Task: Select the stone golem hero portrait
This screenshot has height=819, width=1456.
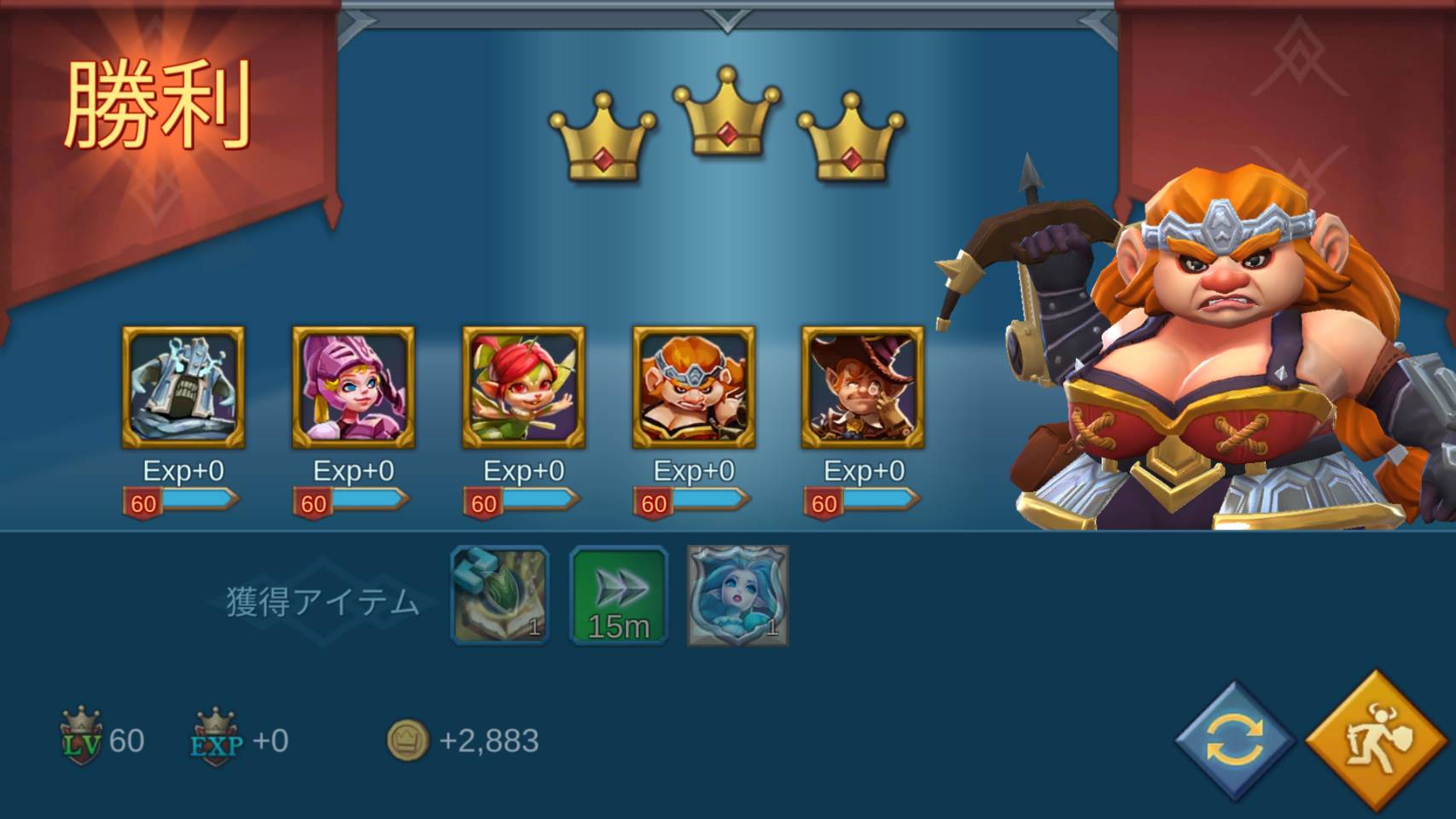Action: tap(183, 387)
